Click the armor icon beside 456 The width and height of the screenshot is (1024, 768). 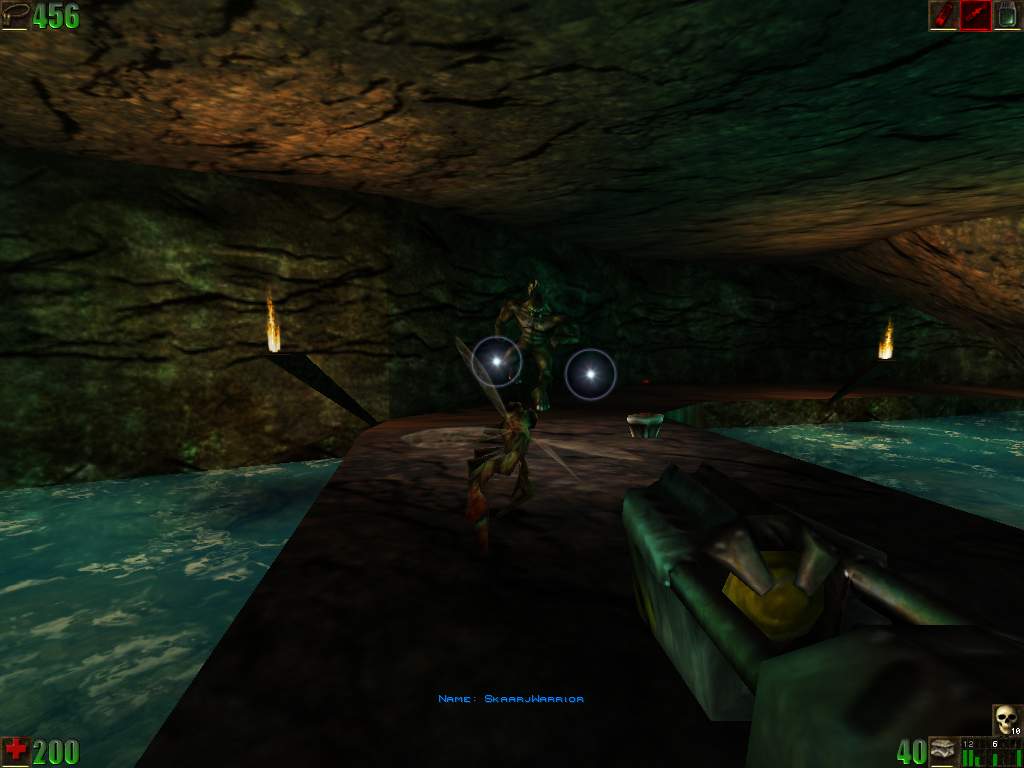tap(15, 15)
